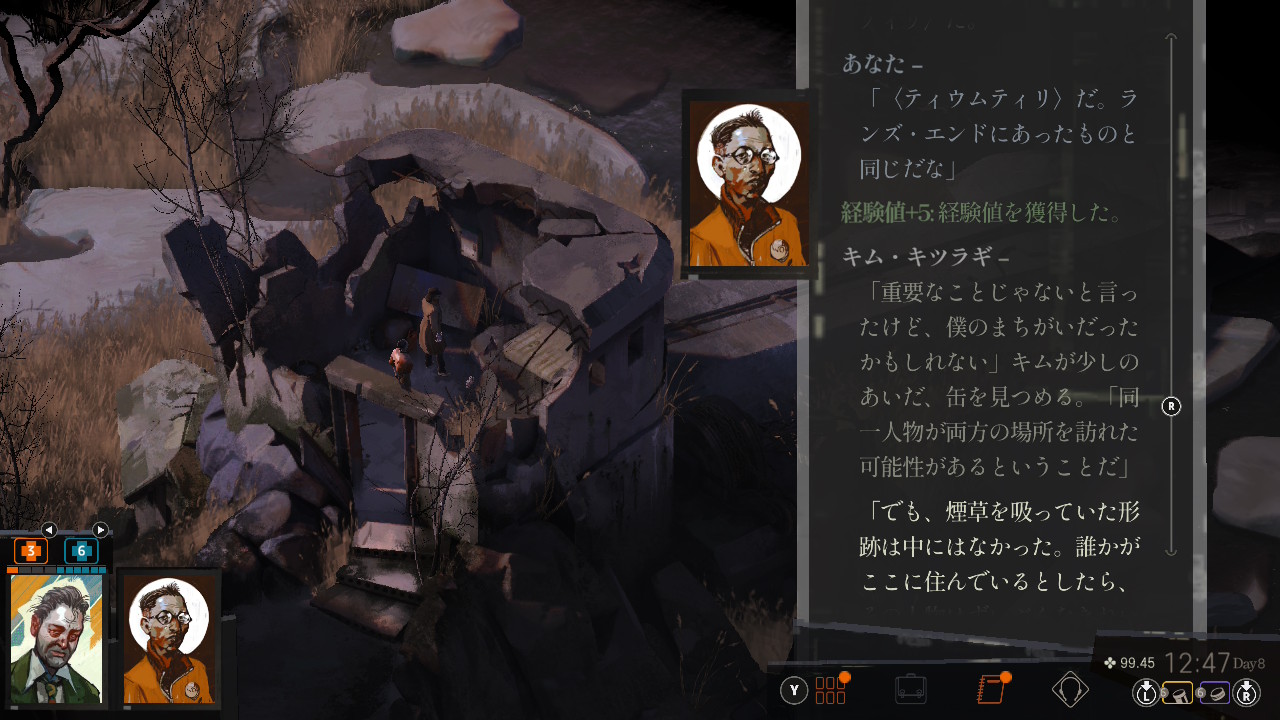Select the purple-framed held-item slot
The height and width of the screenshot is (720, 1280).
coord(1214,692)
